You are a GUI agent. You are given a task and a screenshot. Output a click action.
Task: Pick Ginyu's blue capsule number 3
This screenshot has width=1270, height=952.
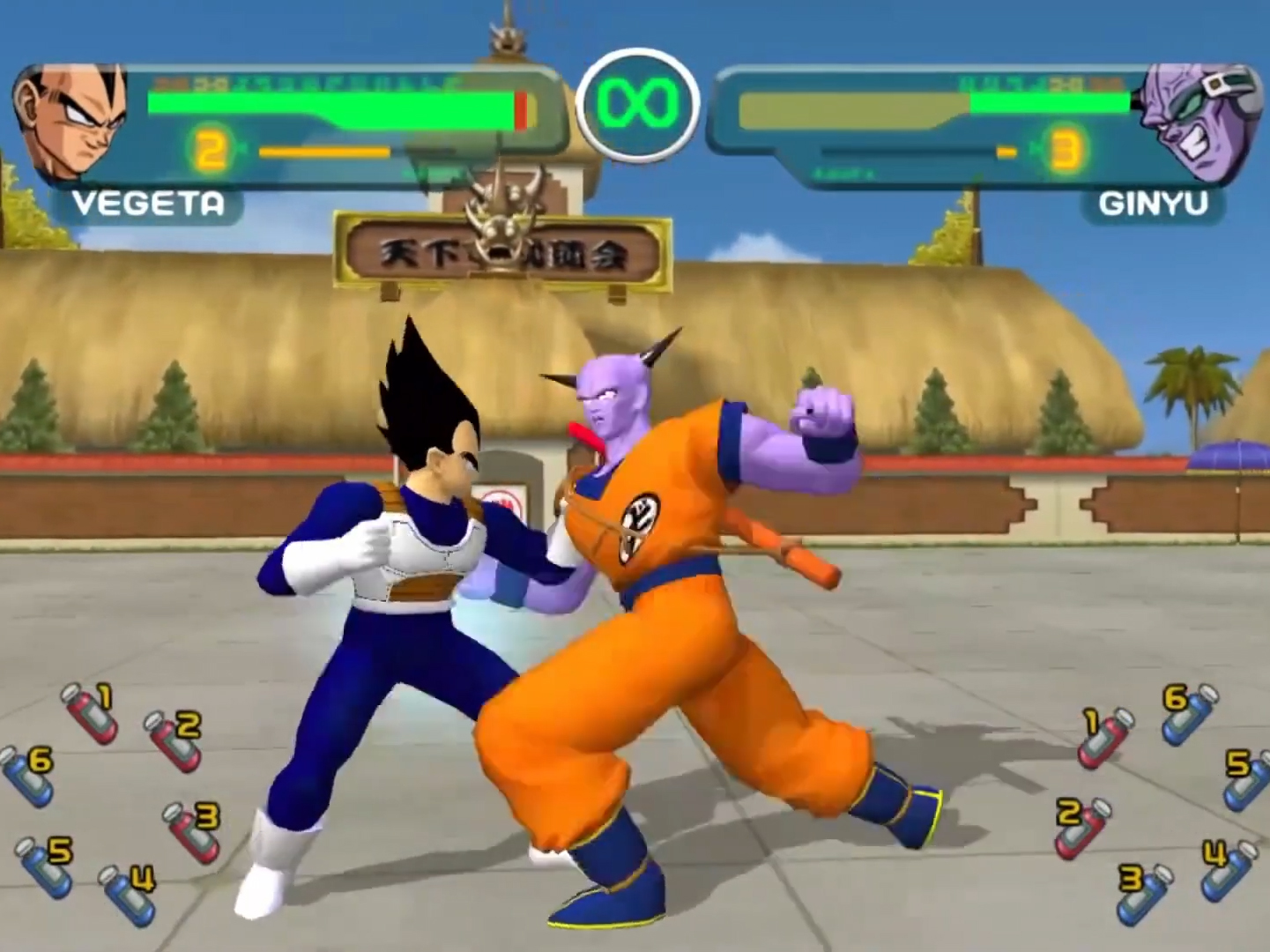[1146, 891]
